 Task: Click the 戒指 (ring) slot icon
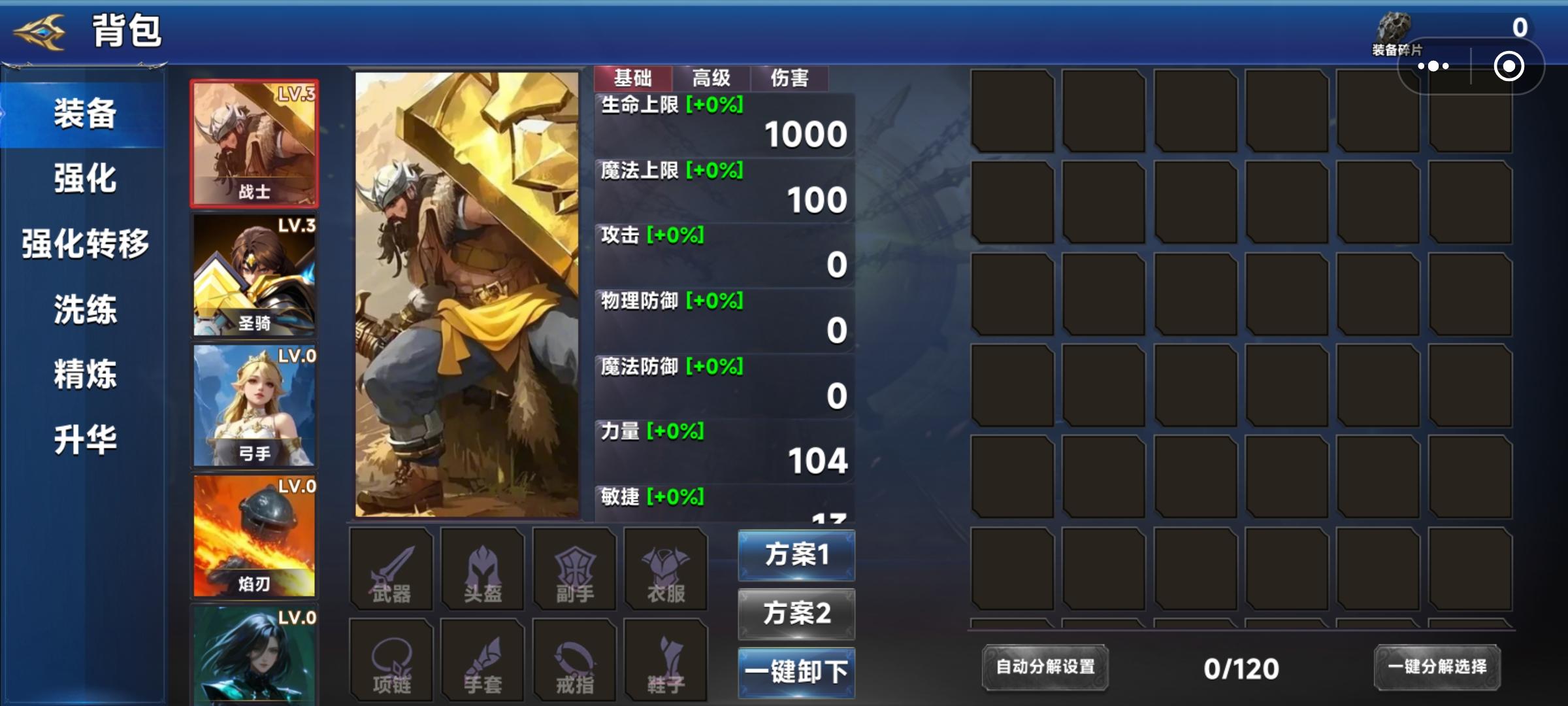coord(574,659)
